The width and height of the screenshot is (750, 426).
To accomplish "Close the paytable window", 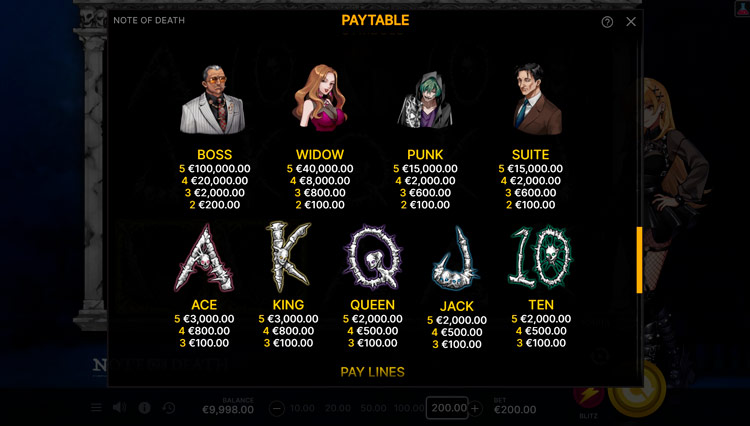I will [631, 21].
